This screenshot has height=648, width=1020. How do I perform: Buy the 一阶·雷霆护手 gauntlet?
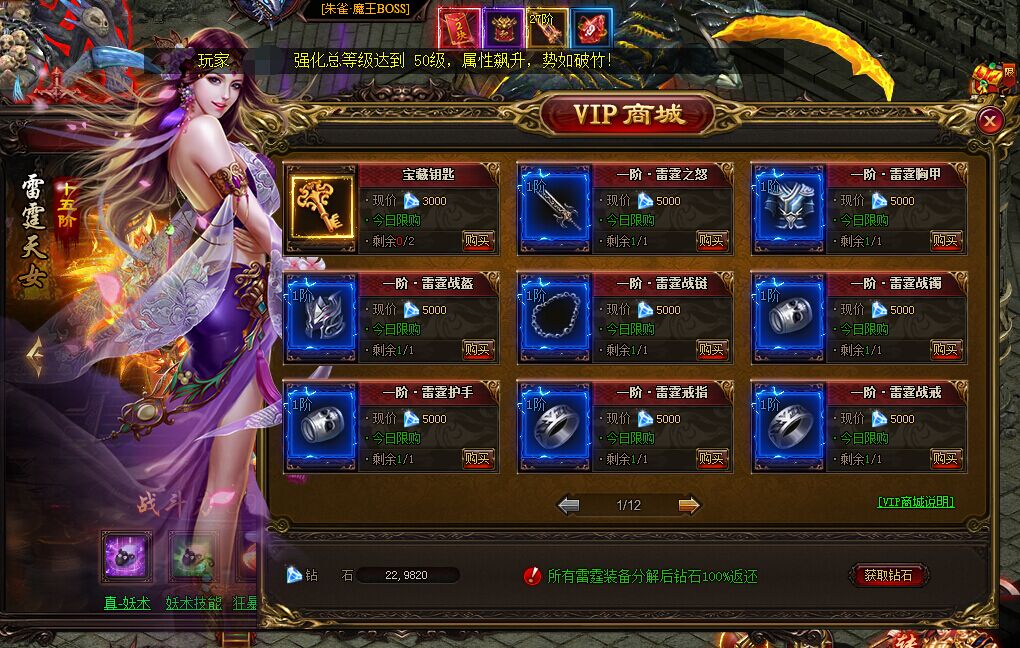(x=478, y=458)
